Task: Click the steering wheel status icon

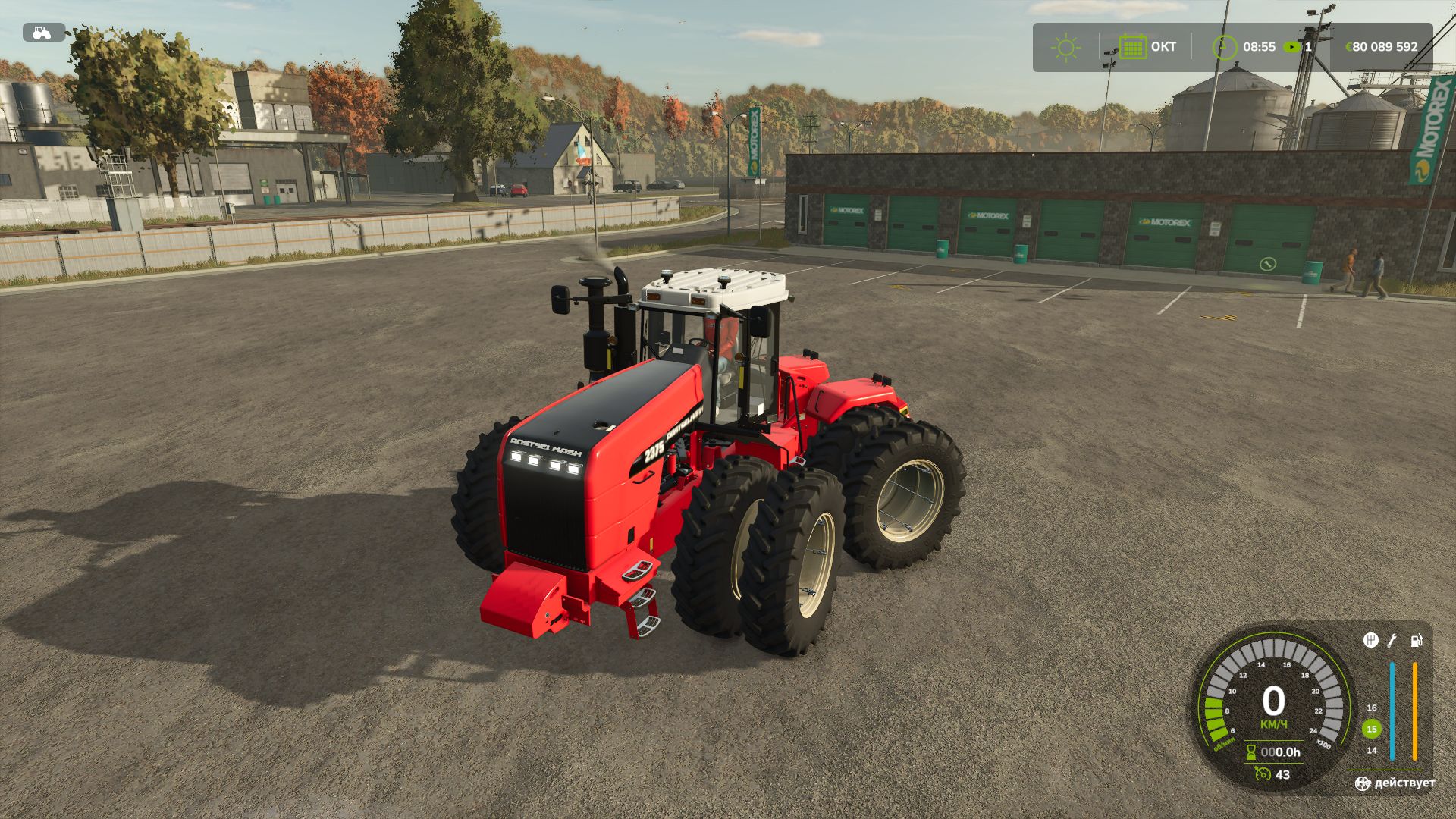Action: click(x=1363, y=783)
